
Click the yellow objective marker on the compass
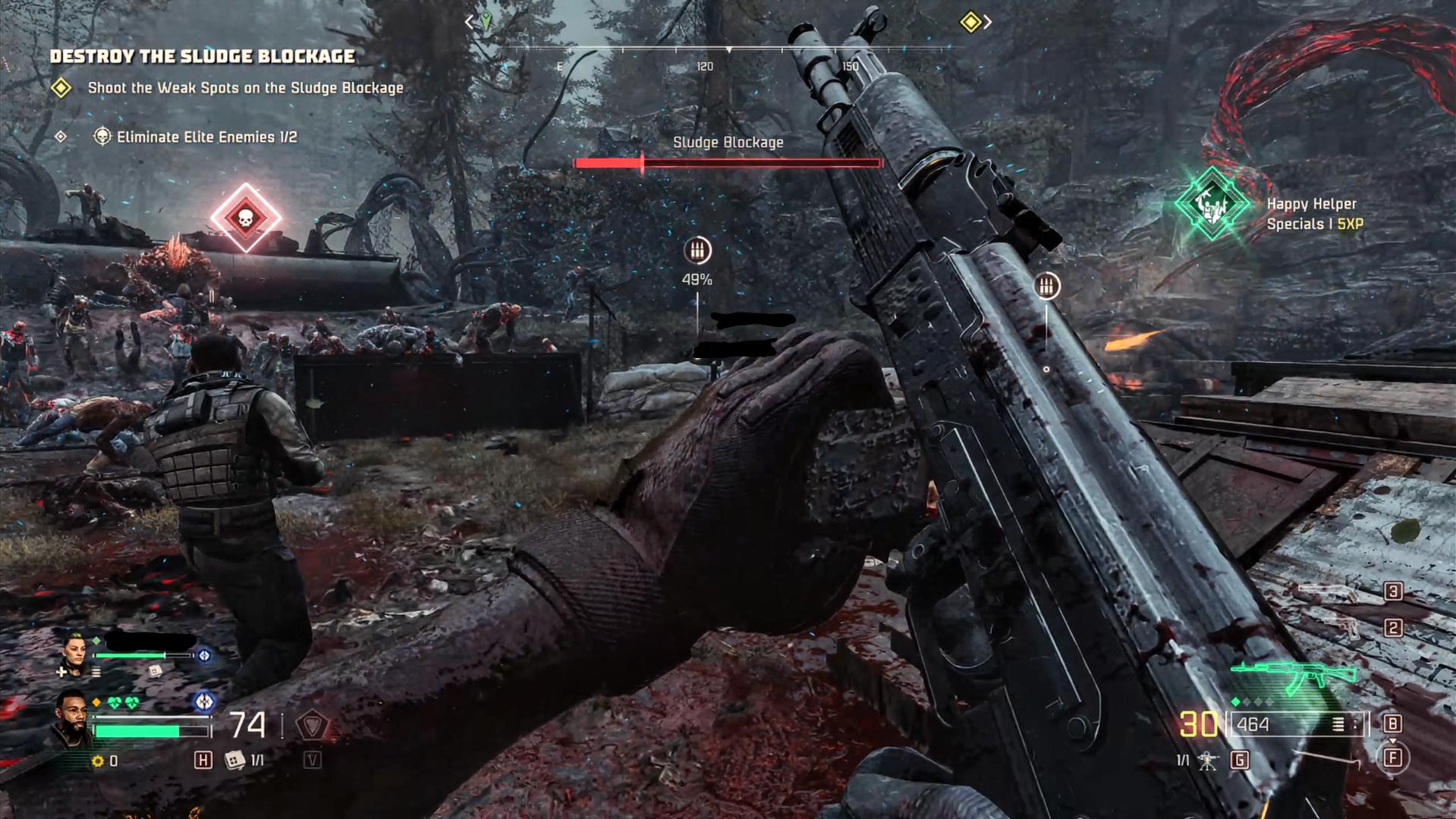click(970, 22)
